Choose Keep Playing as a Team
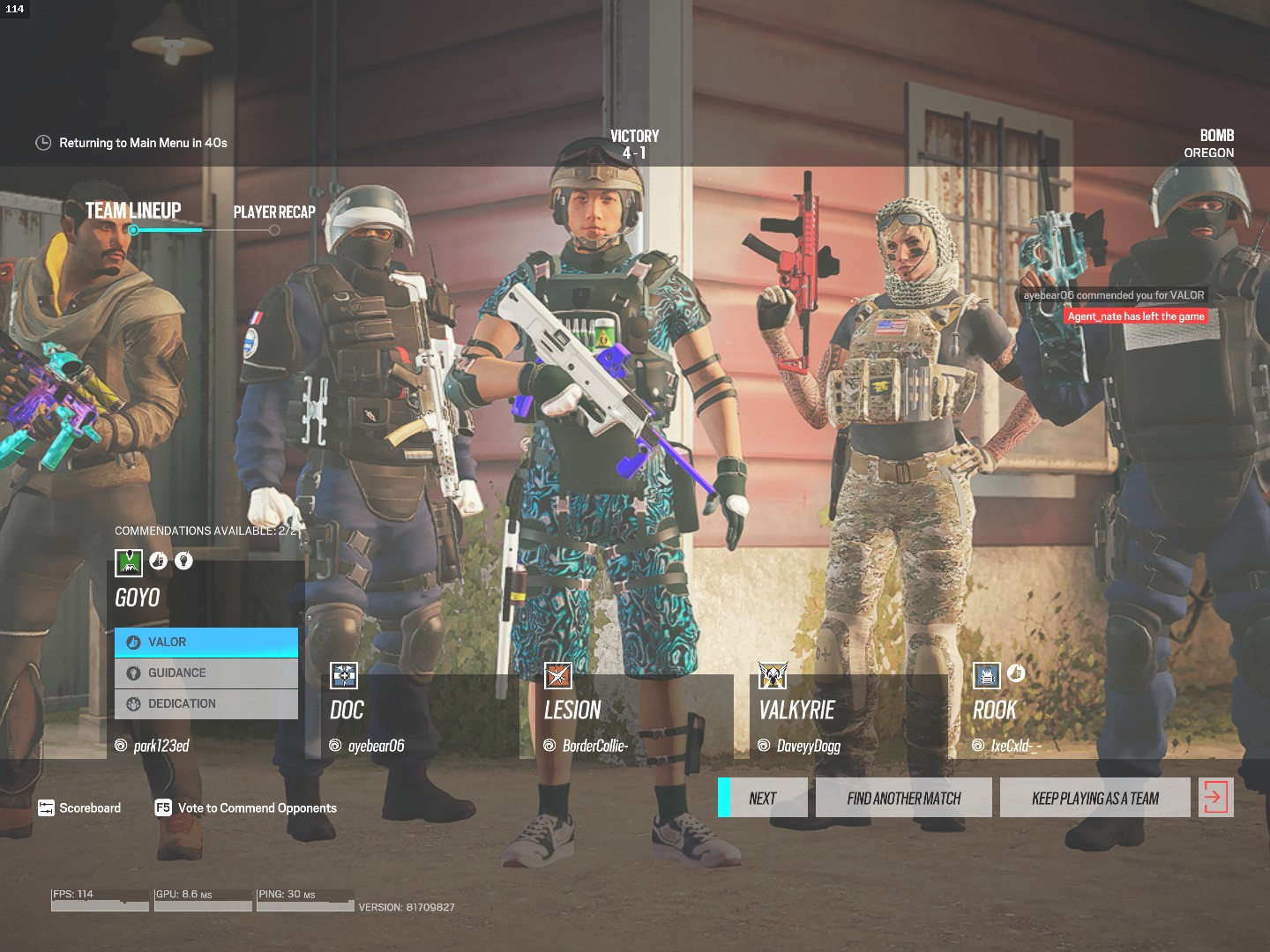This screenshot has height=952, width=1270. point(1095,799)
